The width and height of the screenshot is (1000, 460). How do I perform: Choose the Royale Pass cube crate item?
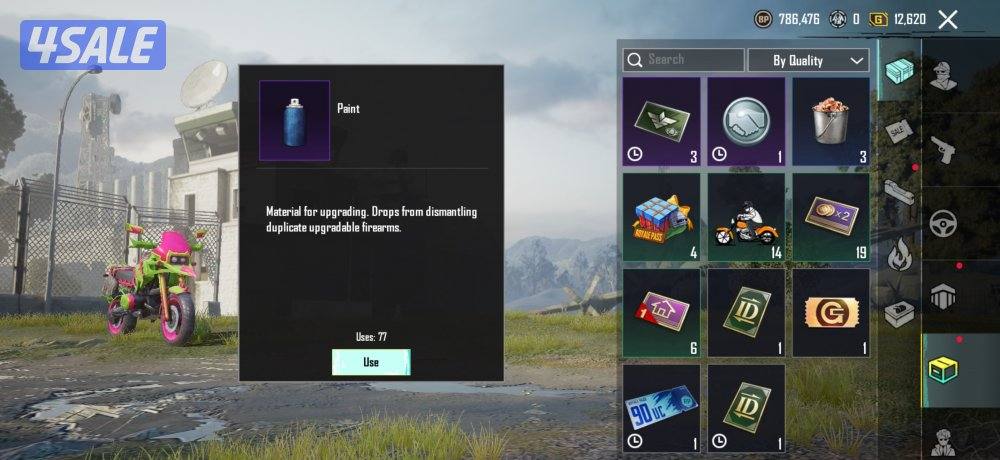(x=661, y=217)
